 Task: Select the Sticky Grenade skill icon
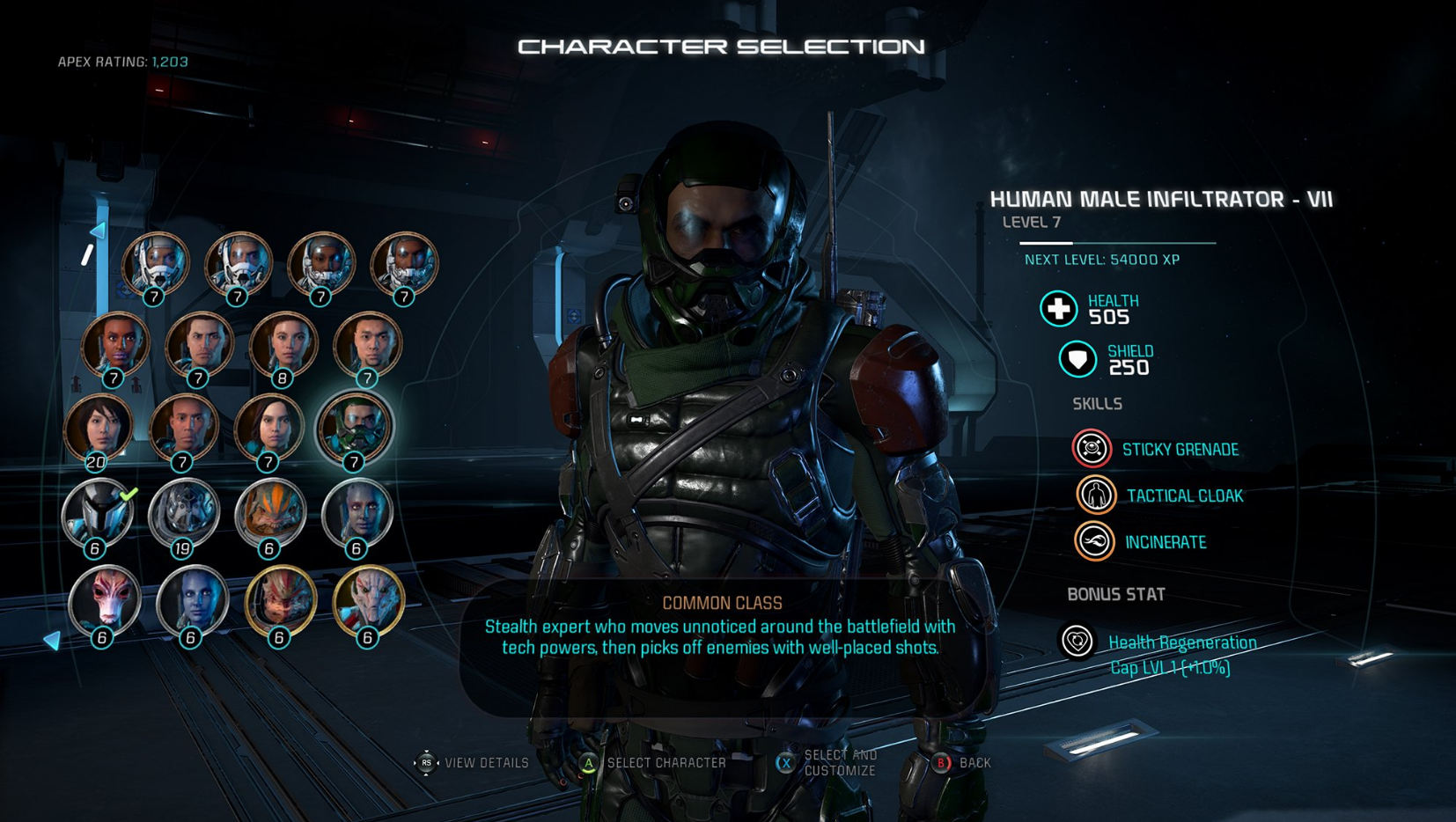click(1091, 448)
